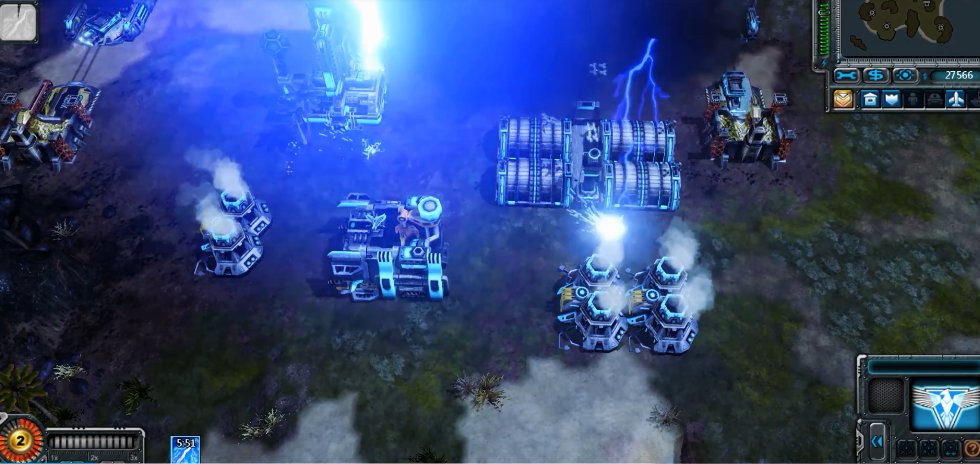Activate the dollar-sign sell mode button
Screen dimensions: 980x464
[x=876, y=75]
